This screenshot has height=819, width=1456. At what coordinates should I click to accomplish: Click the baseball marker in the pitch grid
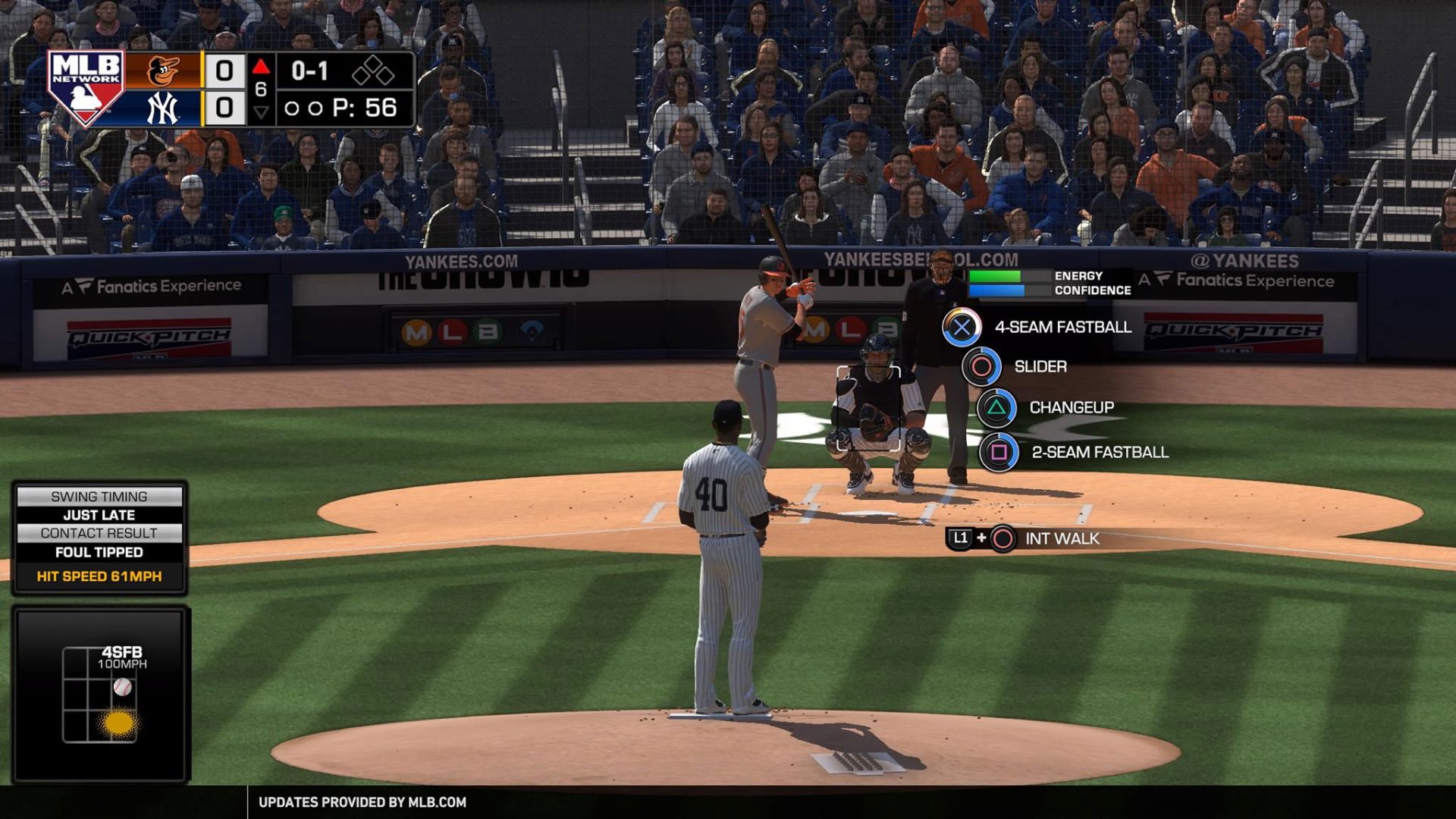click(x=124, y=688)
